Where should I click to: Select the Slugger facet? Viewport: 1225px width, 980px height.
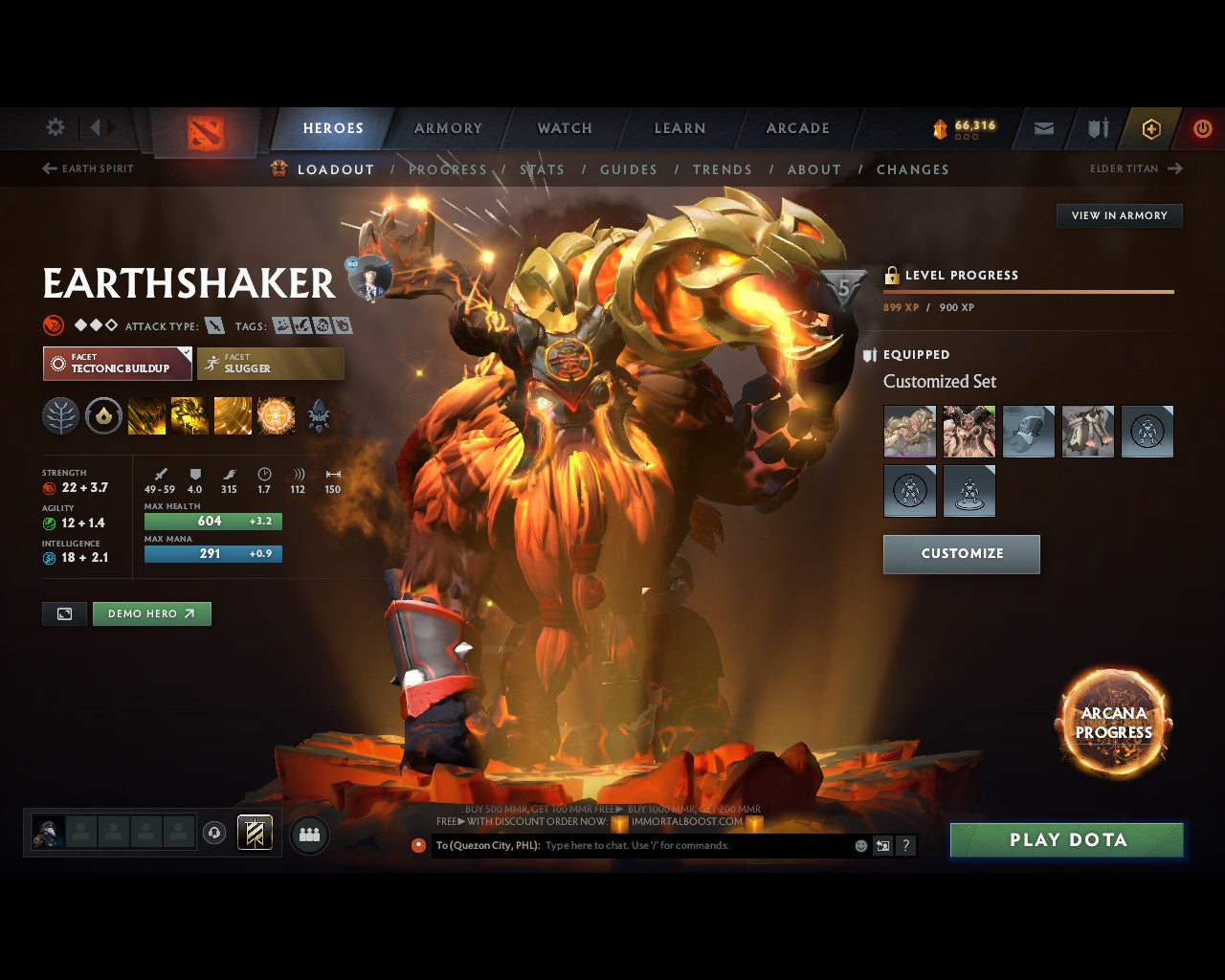(271, 364)
